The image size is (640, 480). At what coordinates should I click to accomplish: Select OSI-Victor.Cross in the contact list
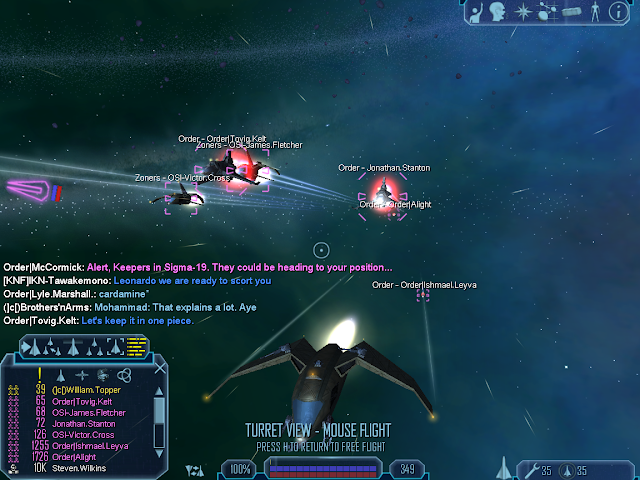[x=90, y=435]
